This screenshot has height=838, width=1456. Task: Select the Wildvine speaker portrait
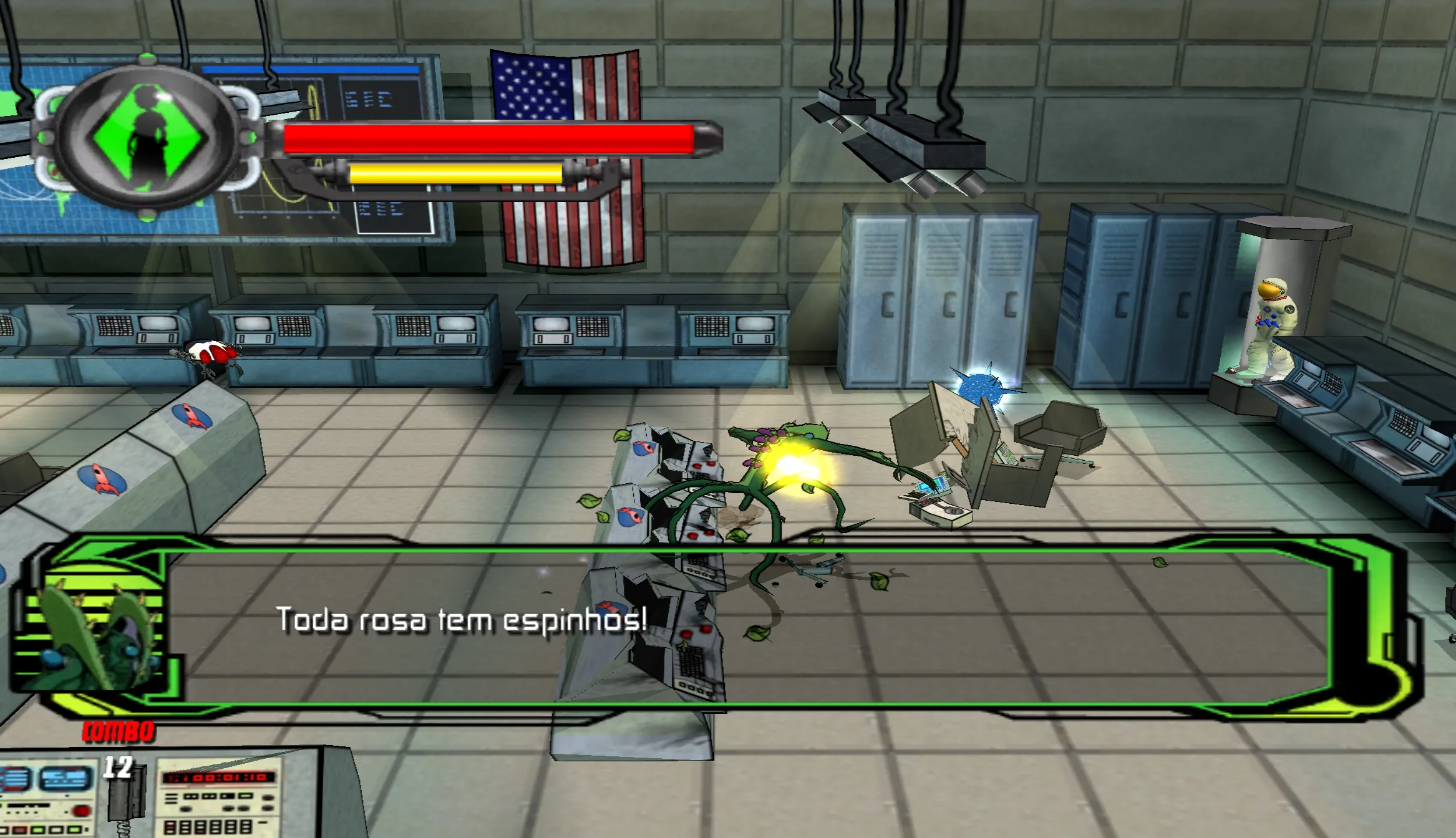95,630
